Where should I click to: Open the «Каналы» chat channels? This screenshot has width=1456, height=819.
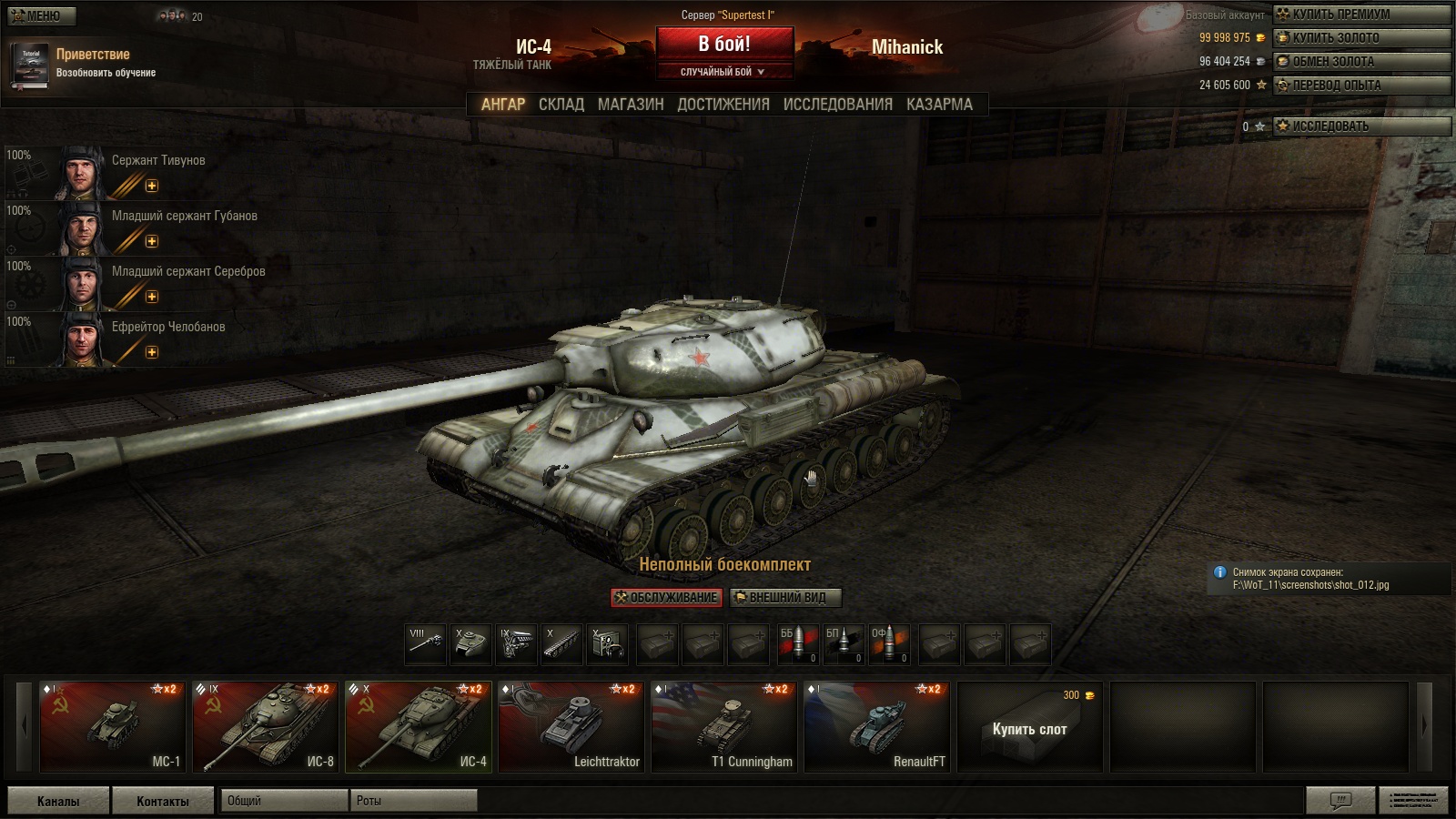pyautogui.click(x=58, y=801)
